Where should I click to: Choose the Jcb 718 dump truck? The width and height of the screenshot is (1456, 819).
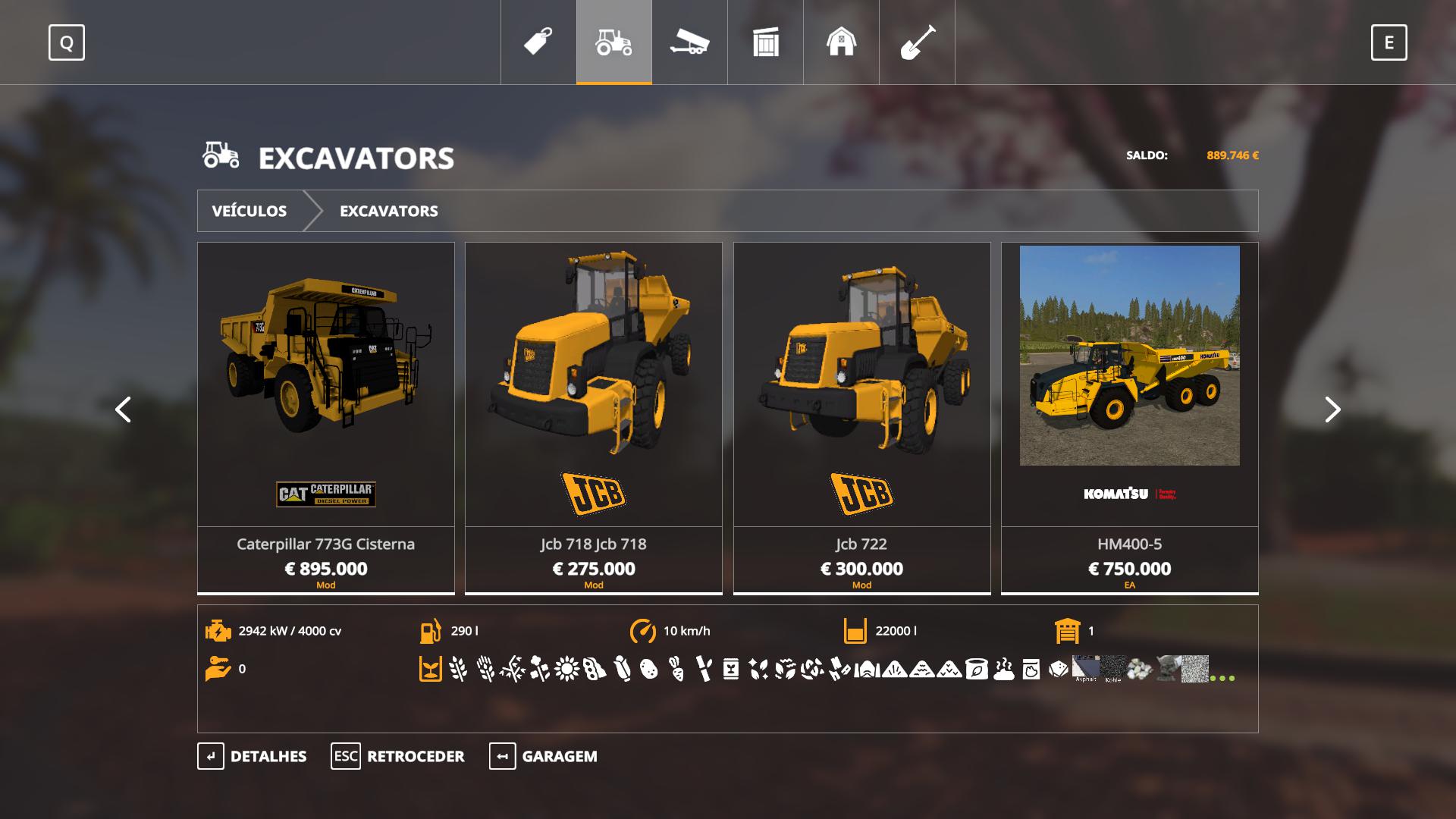pyautogui.click(x=594, y=417)
